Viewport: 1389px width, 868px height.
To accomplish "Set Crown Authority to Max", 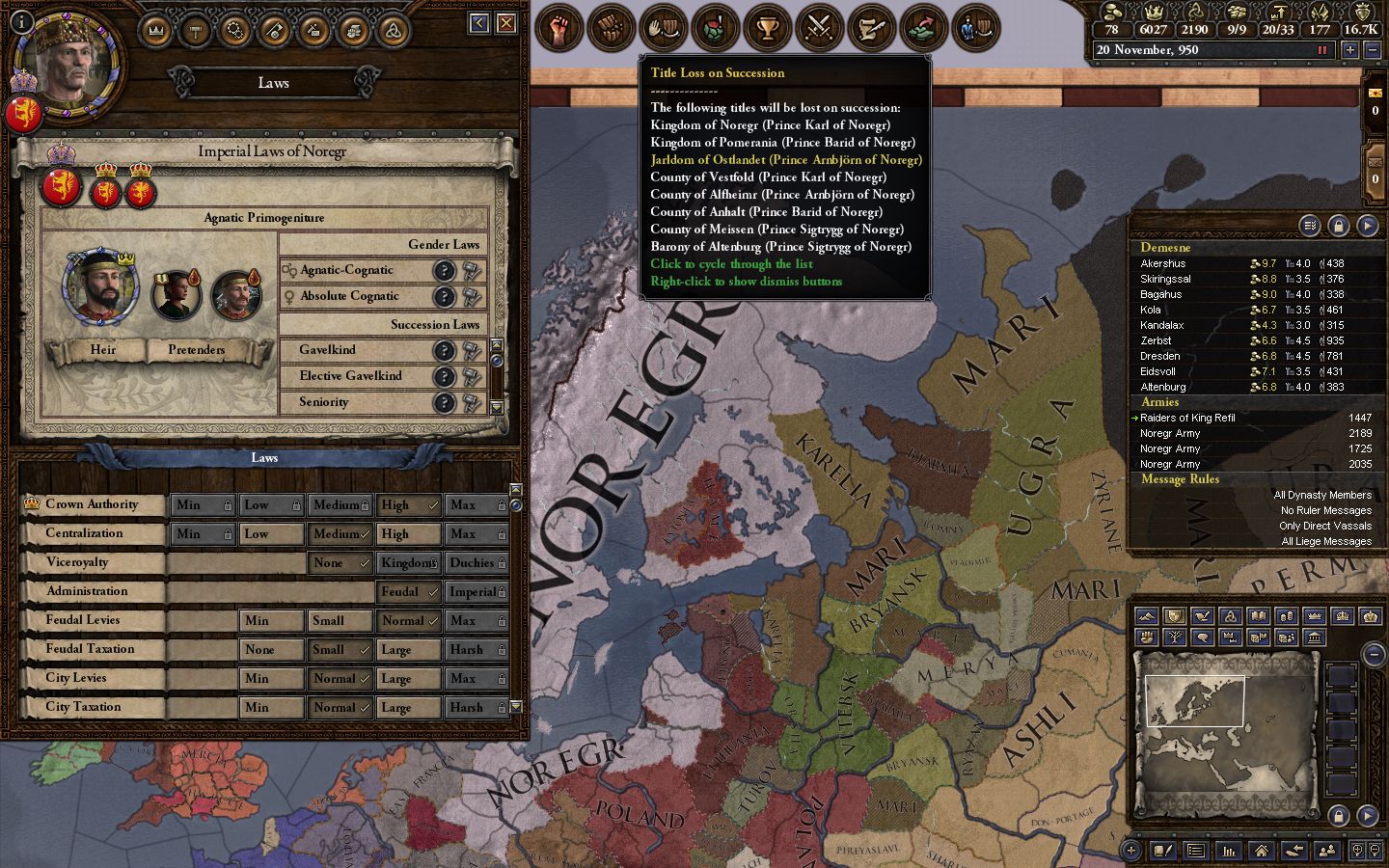I will (477, 504).
